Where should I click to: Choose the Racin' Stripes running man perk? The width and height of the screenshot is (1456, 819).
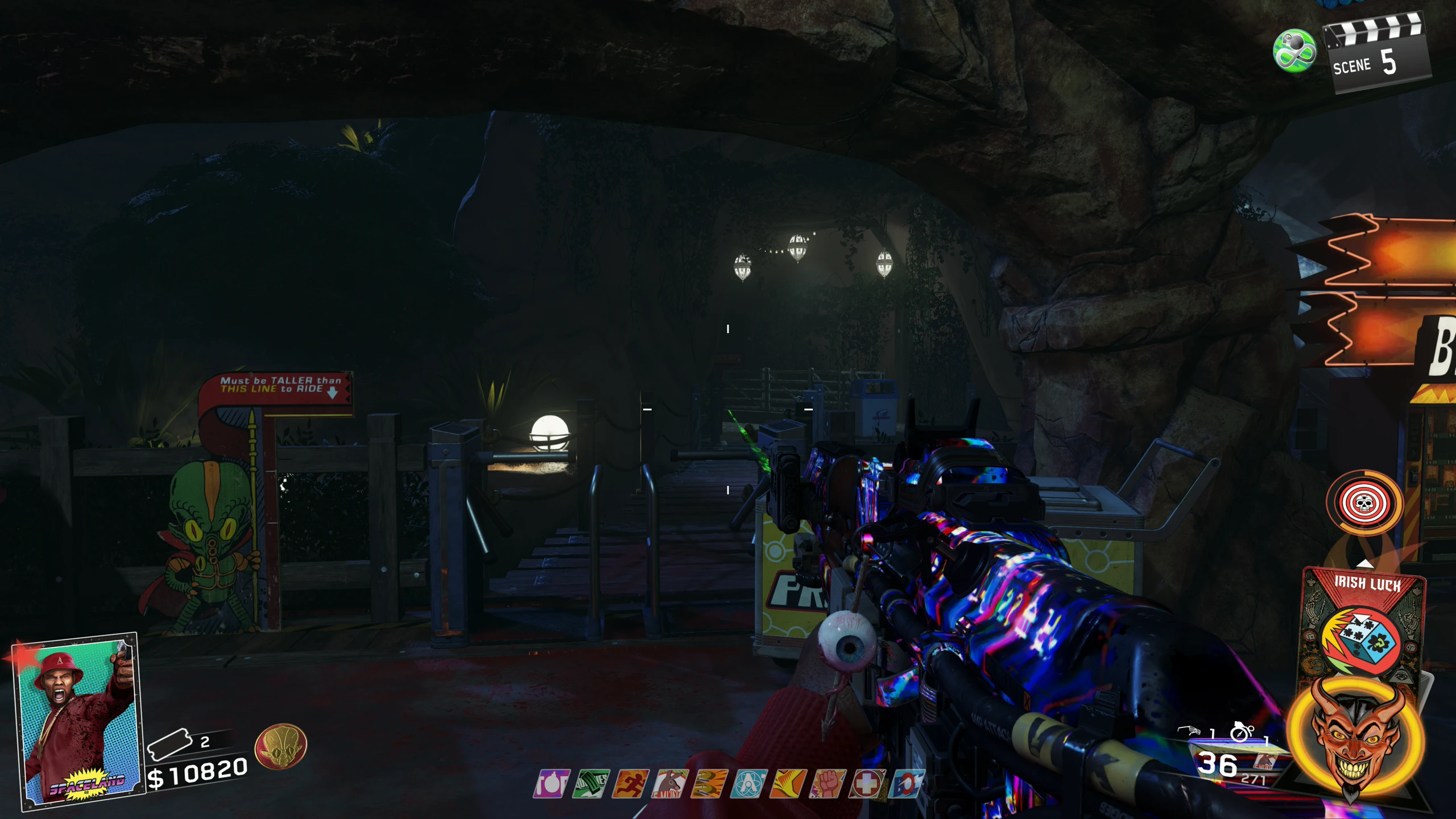630,784
